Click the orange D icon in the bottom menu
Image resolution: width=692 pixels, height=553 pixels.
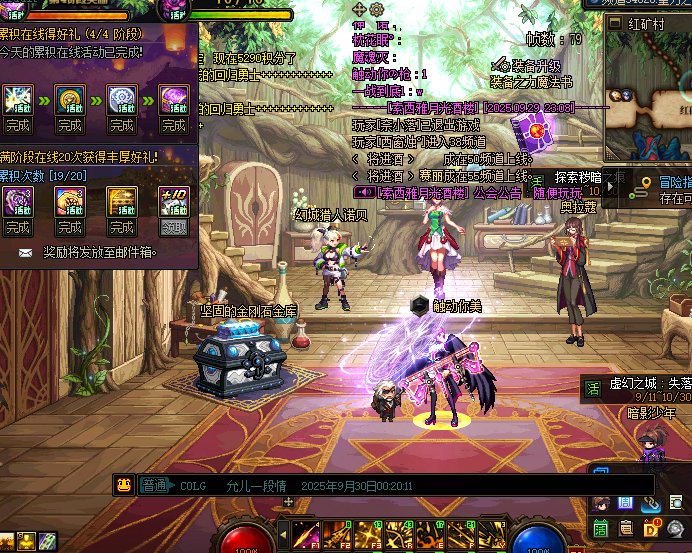(x=650, y=528)
